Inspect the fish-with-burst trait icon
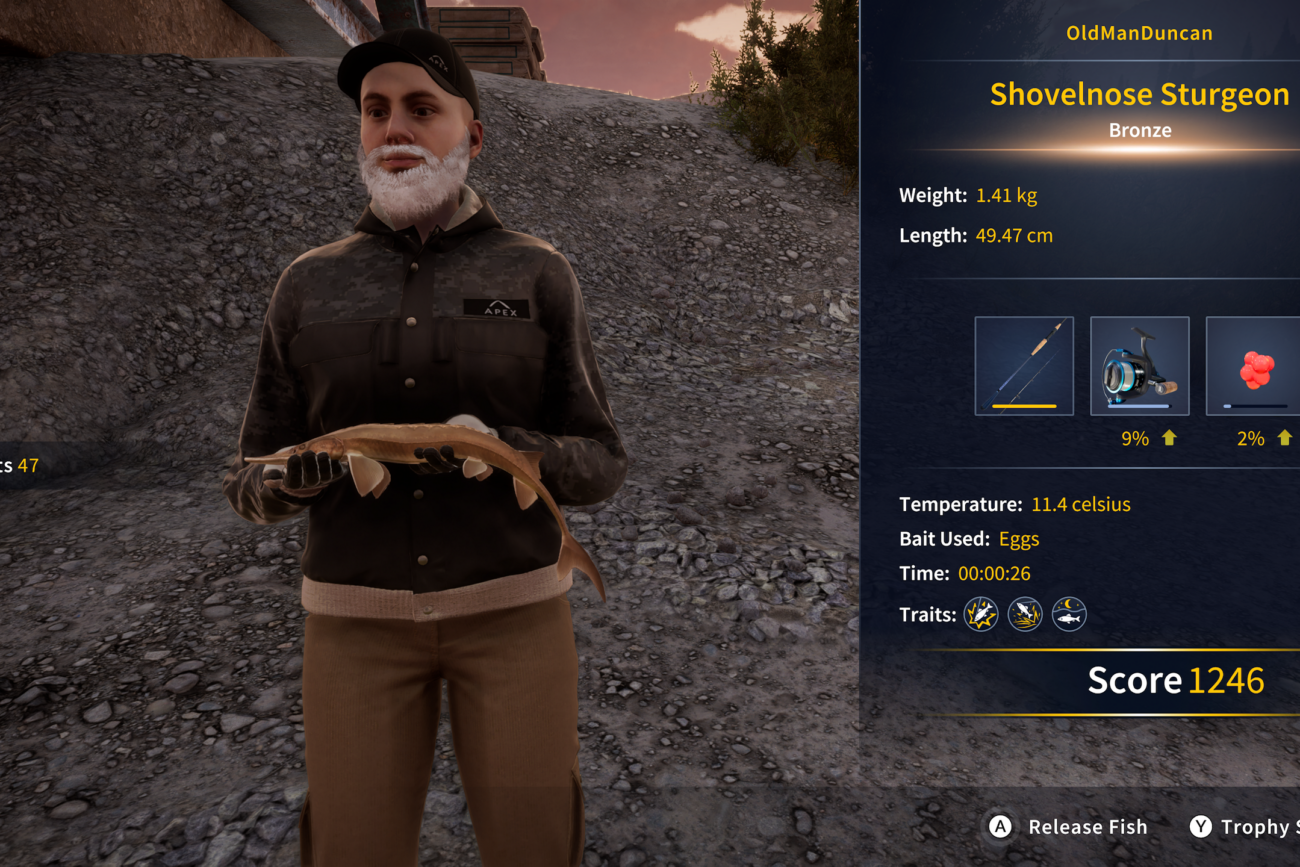 click(x=981, y=614)
